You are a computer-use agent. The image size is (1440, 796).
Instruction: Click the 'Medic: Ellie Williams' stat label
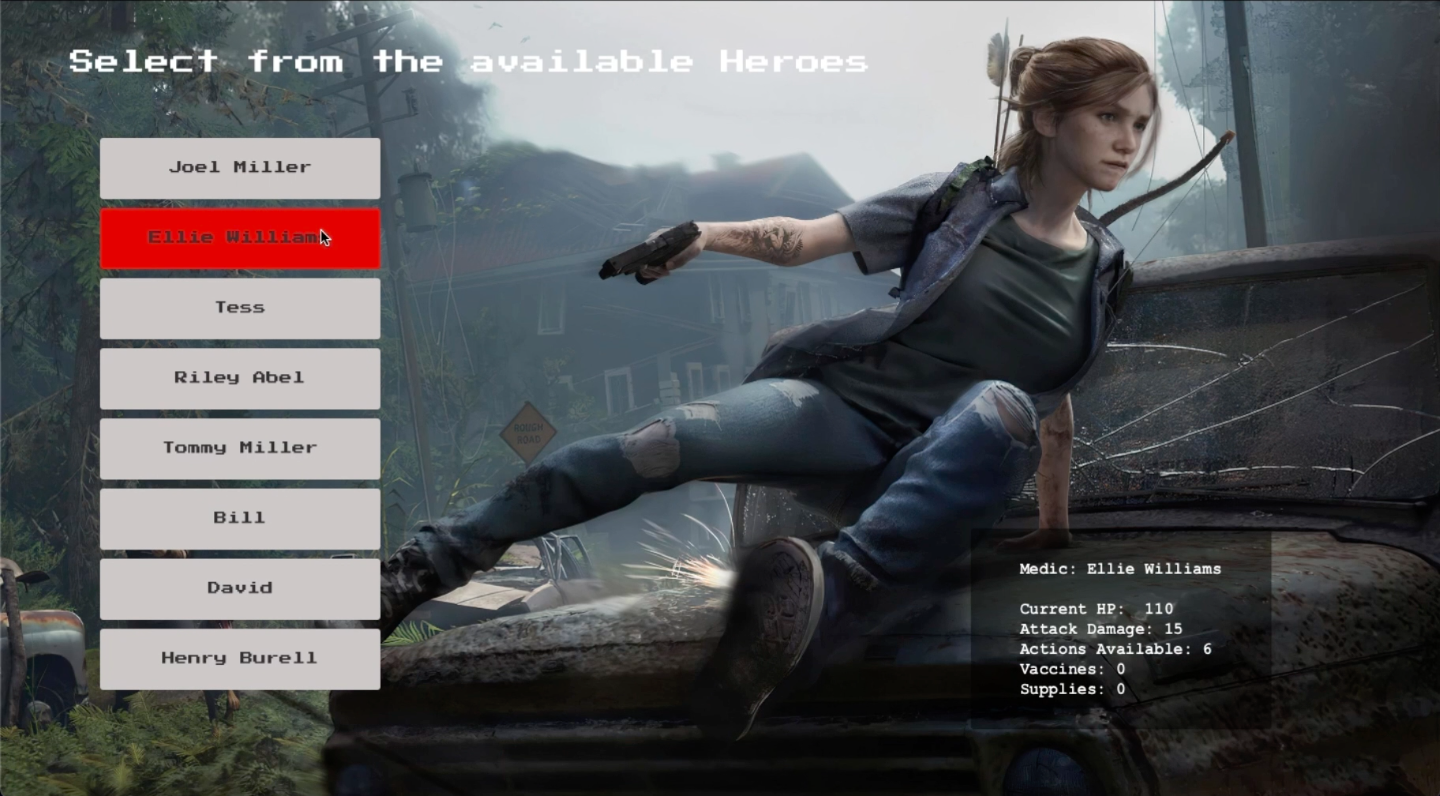point(1120,568)
